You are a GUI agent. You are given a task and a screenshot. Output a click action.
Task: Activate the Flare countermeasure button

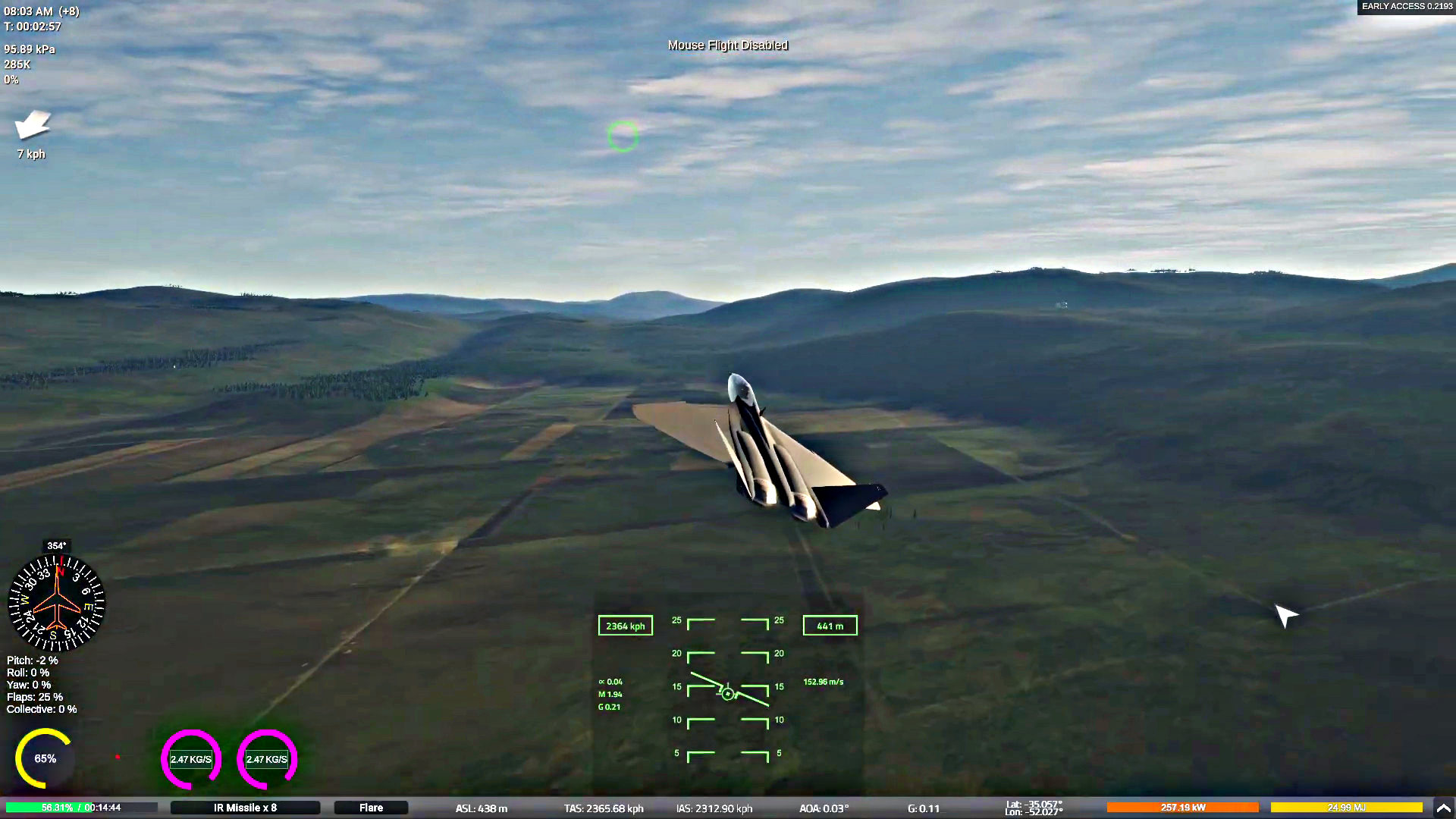tap(371, 808)
